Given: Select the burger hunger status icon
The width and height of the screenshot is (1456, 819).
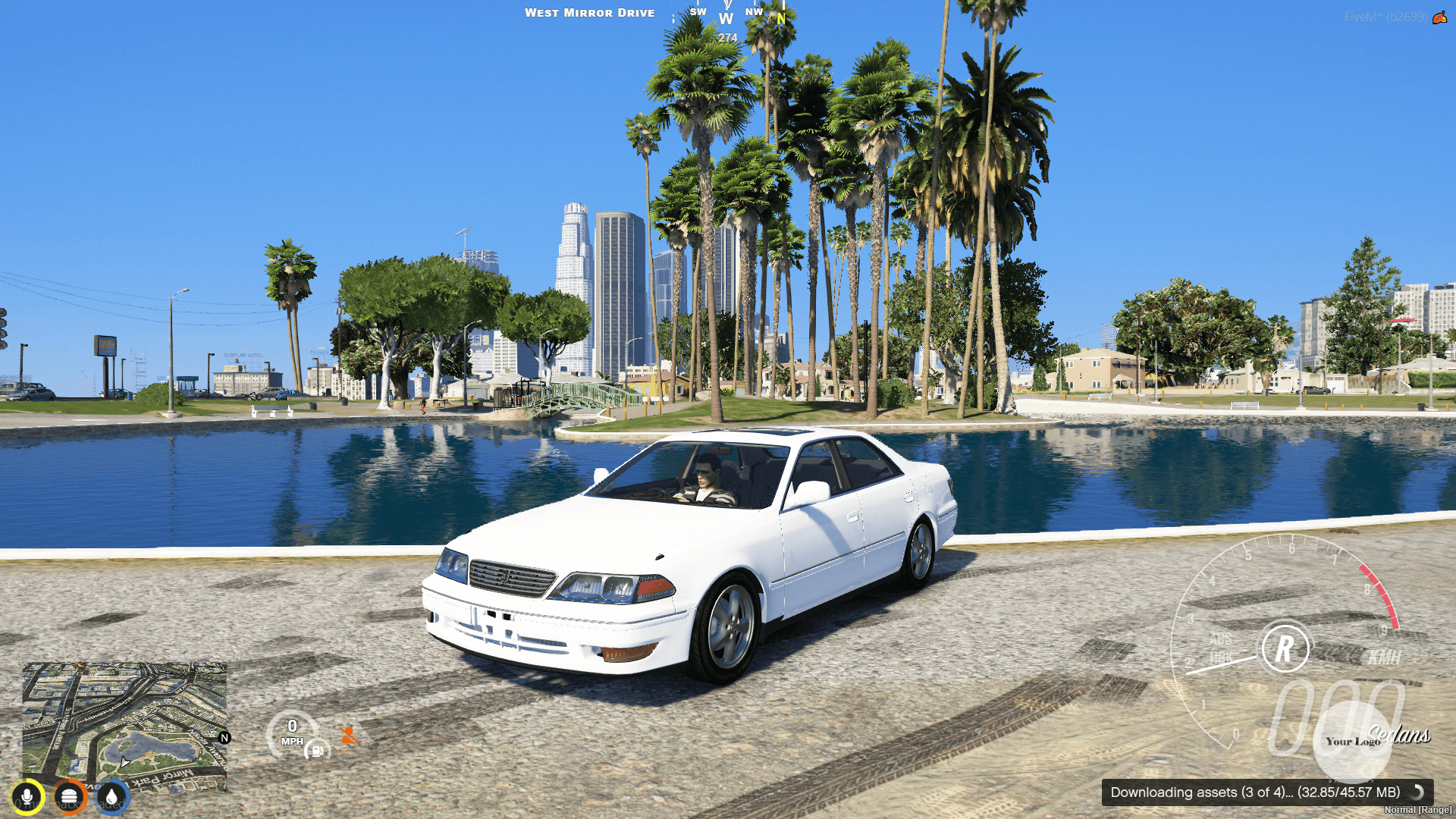Looking at the screenshot, I should (70, 796).
